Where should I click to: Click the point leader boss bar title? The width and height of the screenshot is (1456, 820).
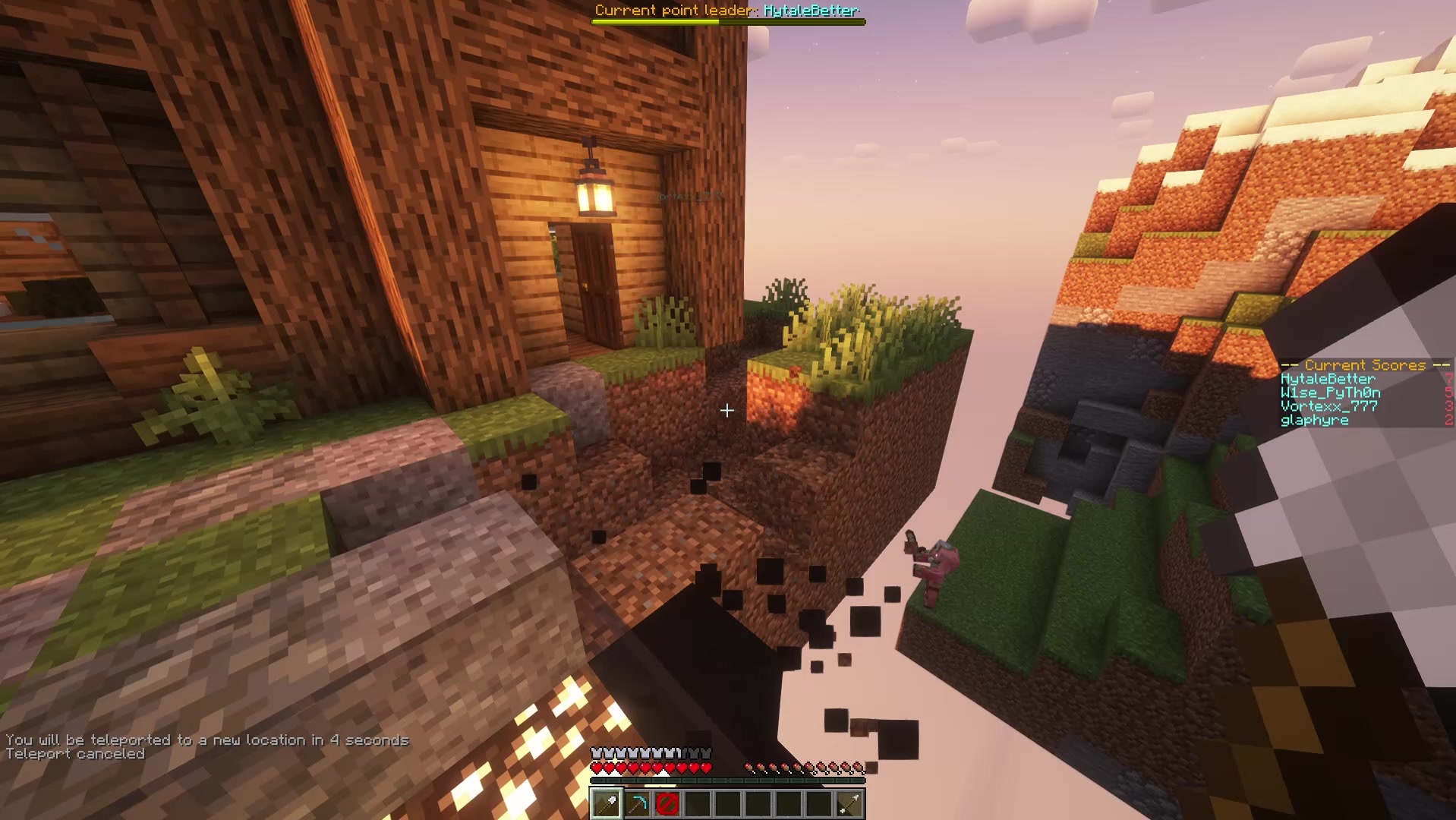click(x=727, y=10)
